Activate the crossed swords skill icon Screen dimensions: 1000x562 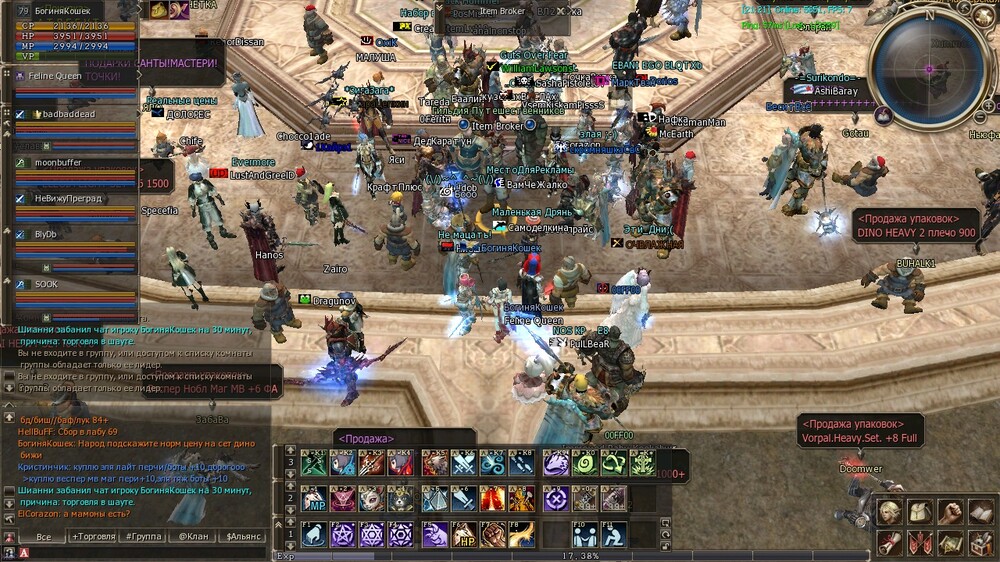tap(464, 463)
